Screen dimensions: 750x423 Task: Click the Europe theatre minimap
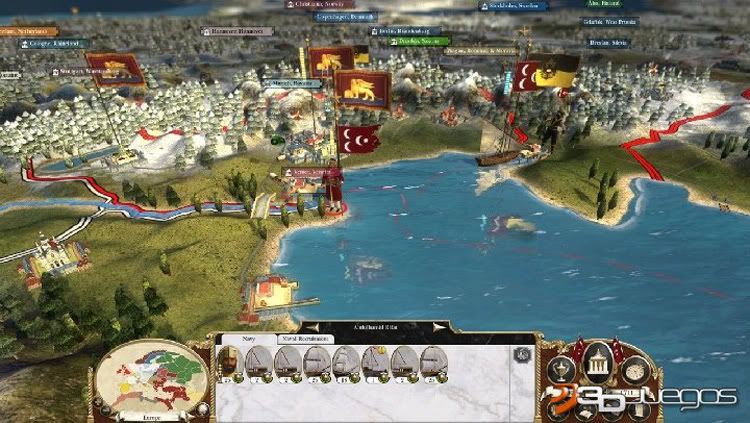153,377
